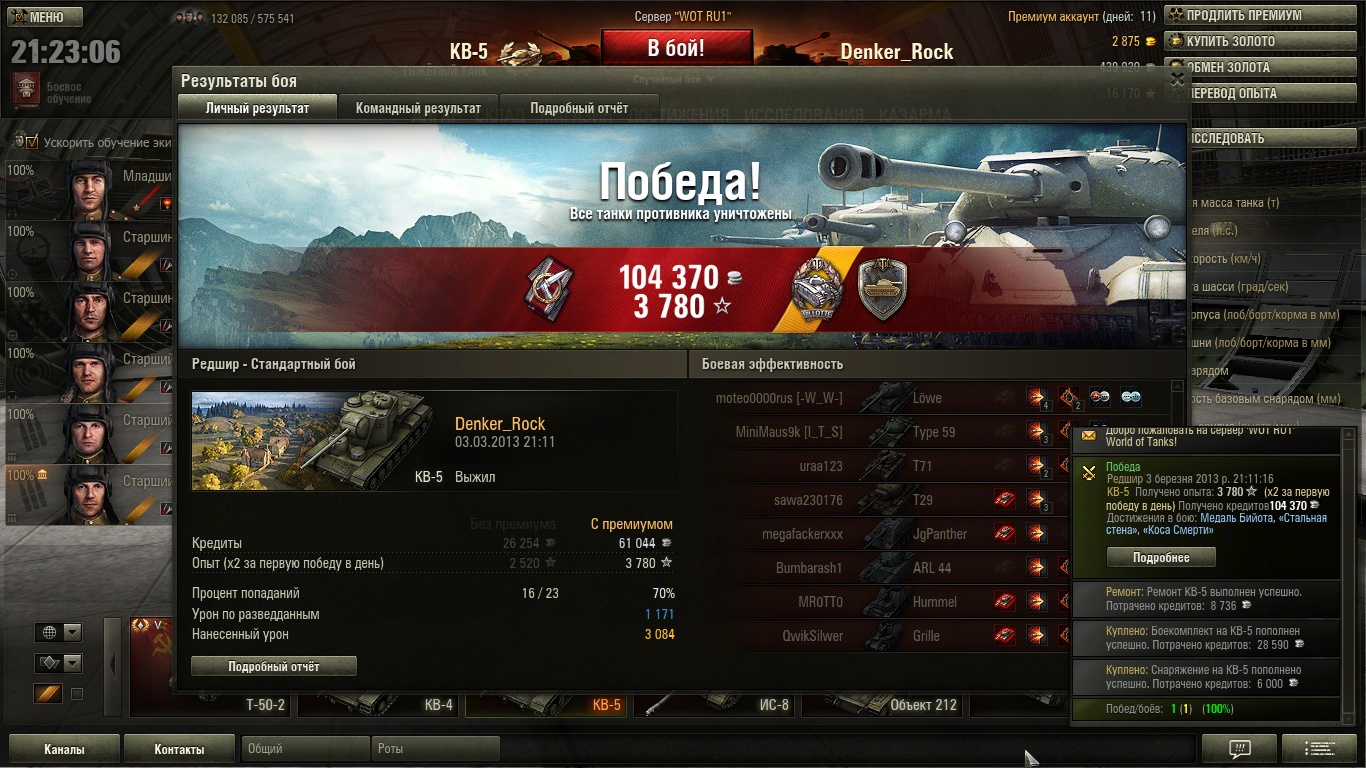Select the Личный результат tab
Image resolution: width=1366 pixels, height=768 pixels.
(x=257, y=108)
